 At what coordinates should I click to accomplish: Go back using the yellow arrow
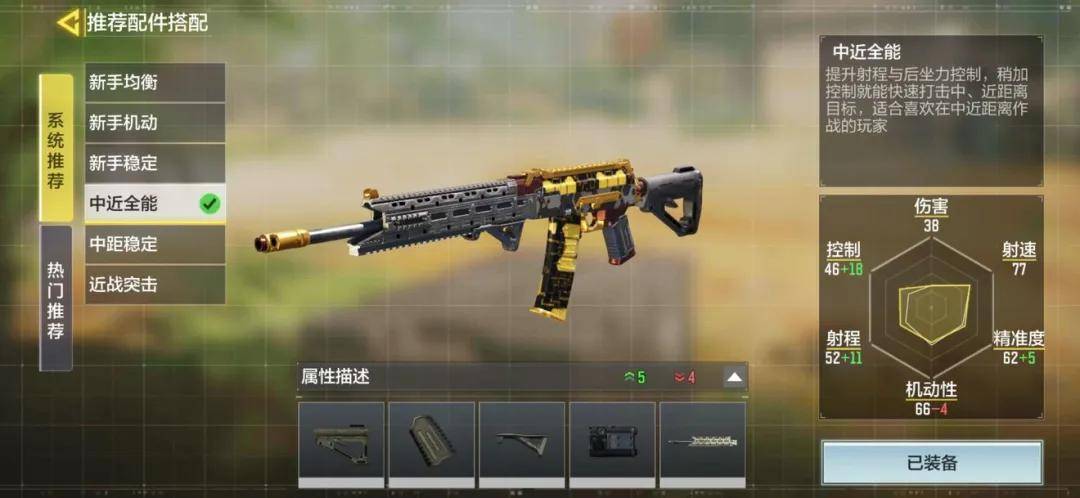point(68,22)
